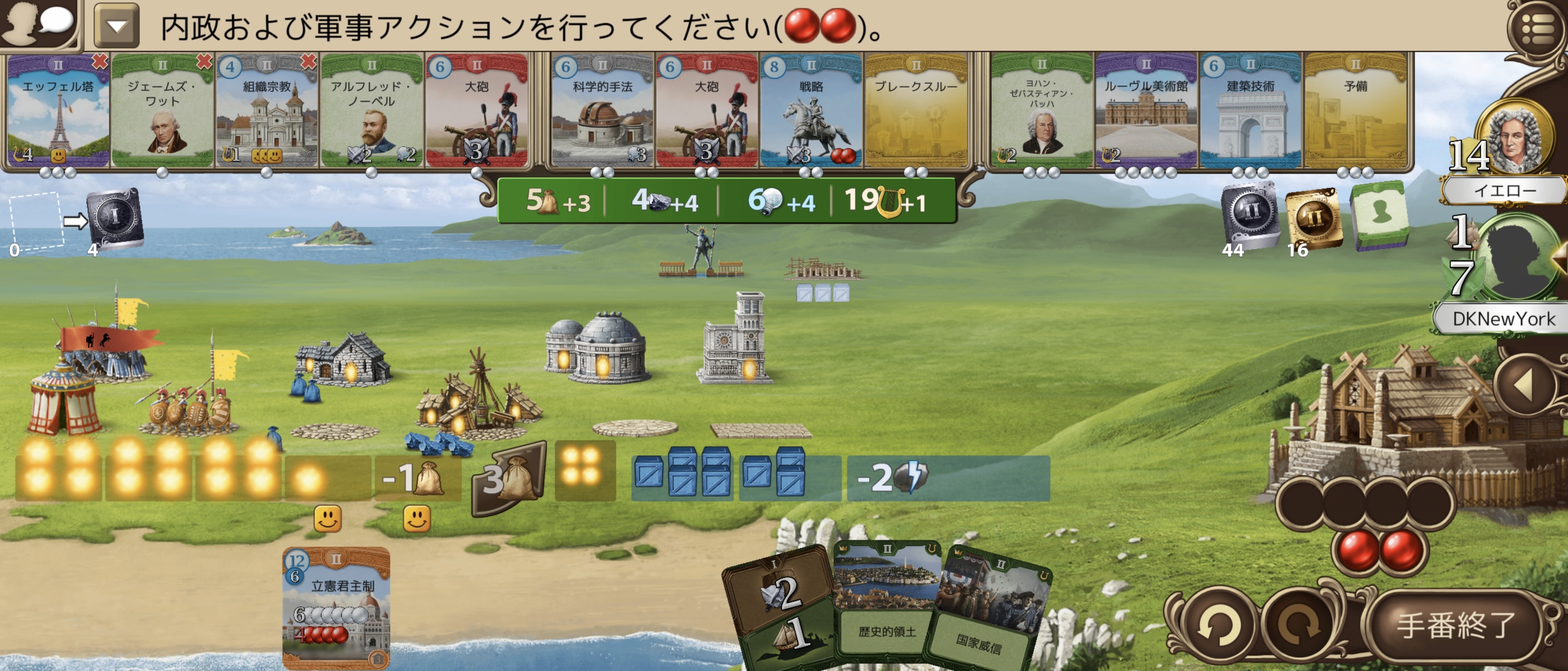
Task: Choose the ヨハン・ゼバスティアン・バッハ card
Action: 1042,113
